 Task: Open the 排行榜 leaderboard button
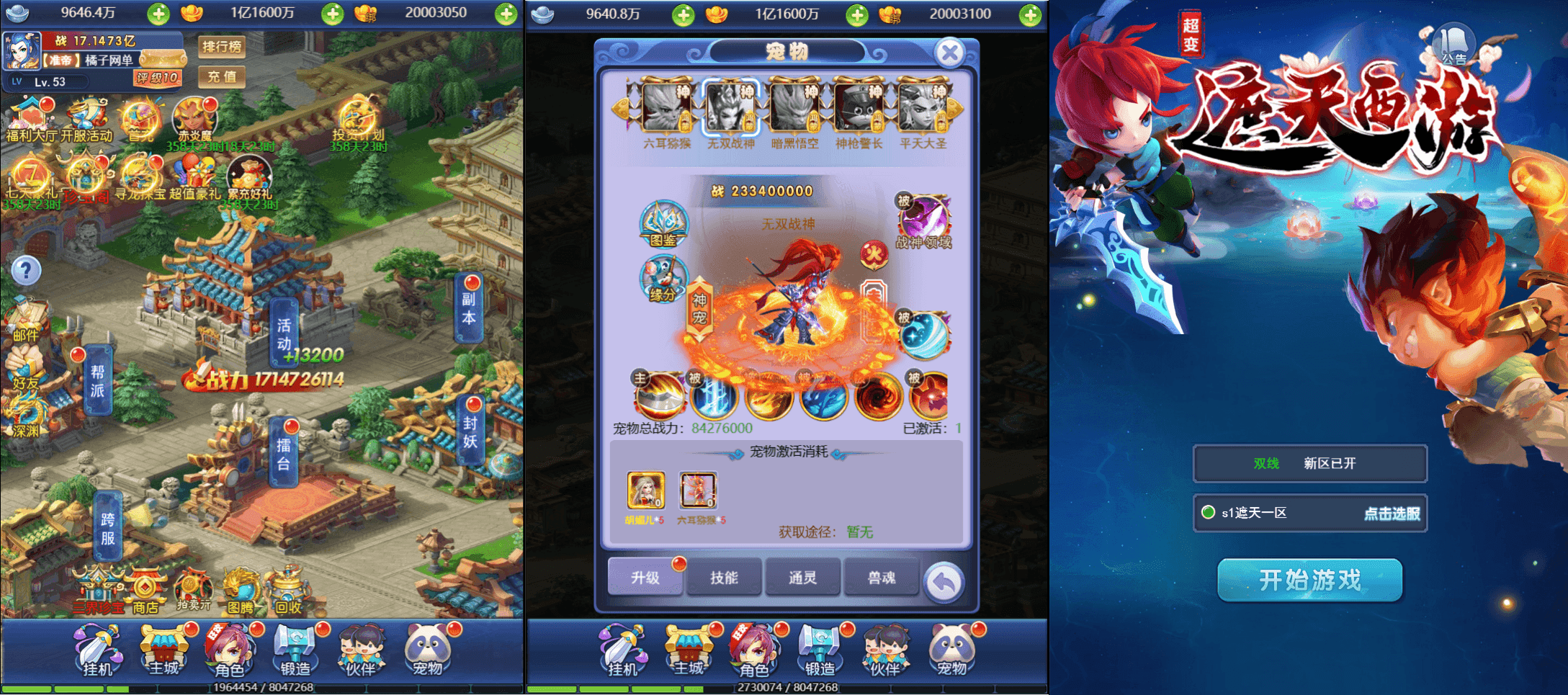(x=223, y=48)
